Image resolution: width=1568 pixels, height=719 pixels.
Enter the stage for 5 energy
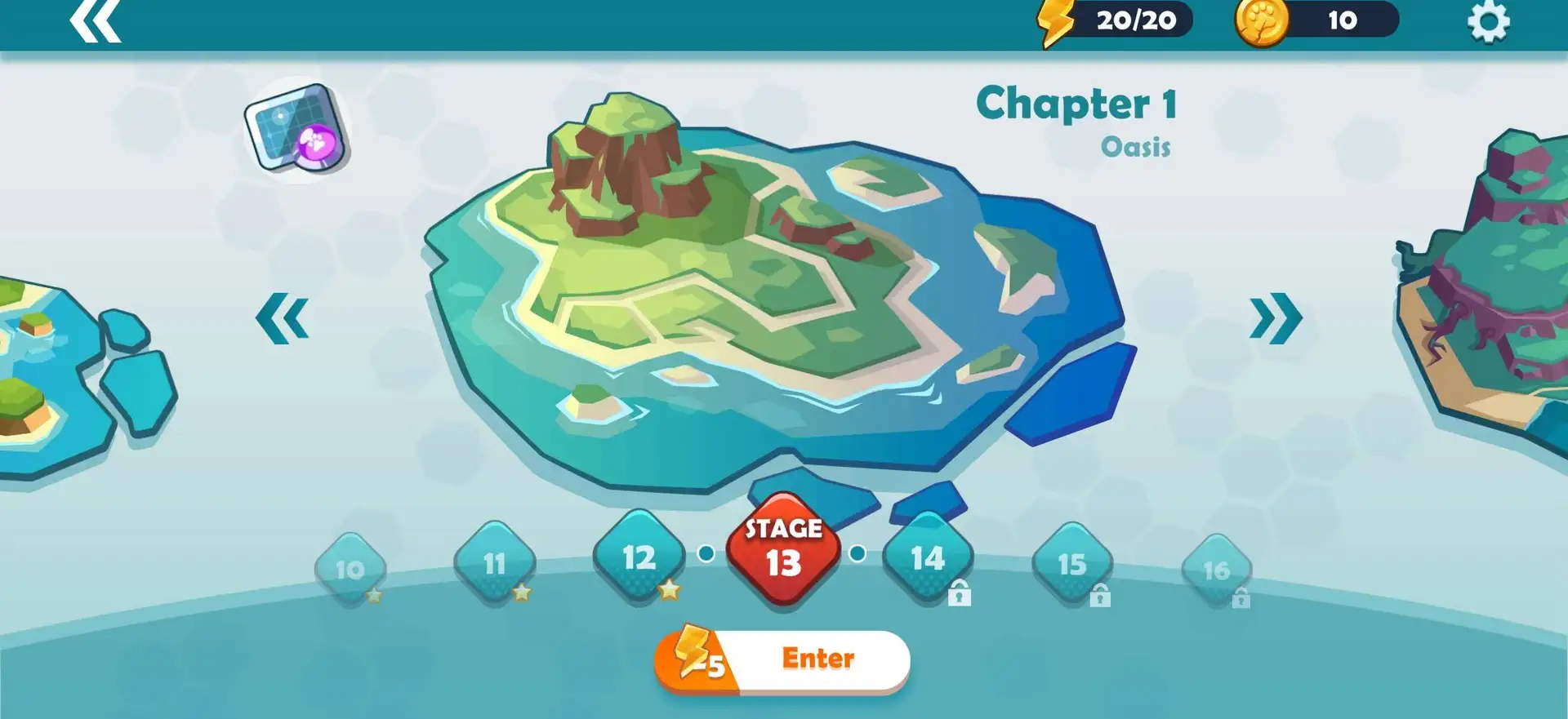point(782,659)
